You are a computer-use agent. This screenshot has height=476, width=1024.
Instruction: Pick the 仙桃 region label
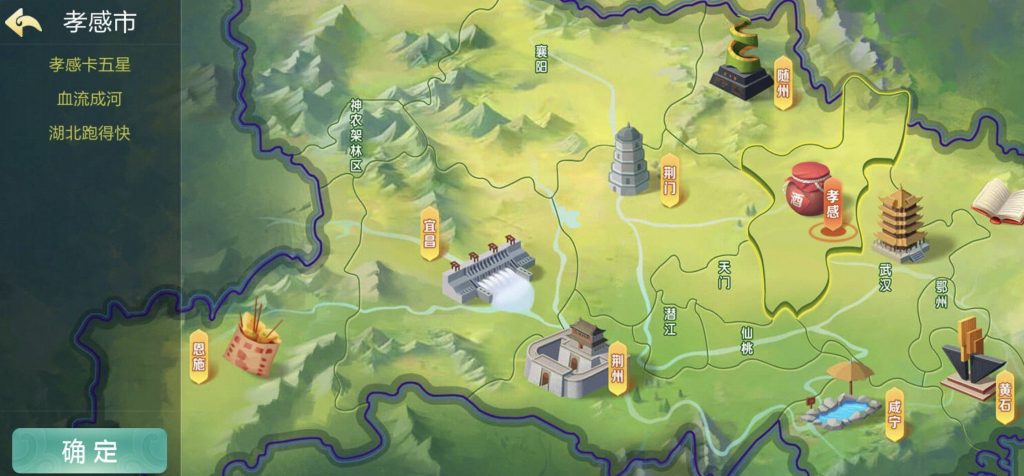(747, 340)
